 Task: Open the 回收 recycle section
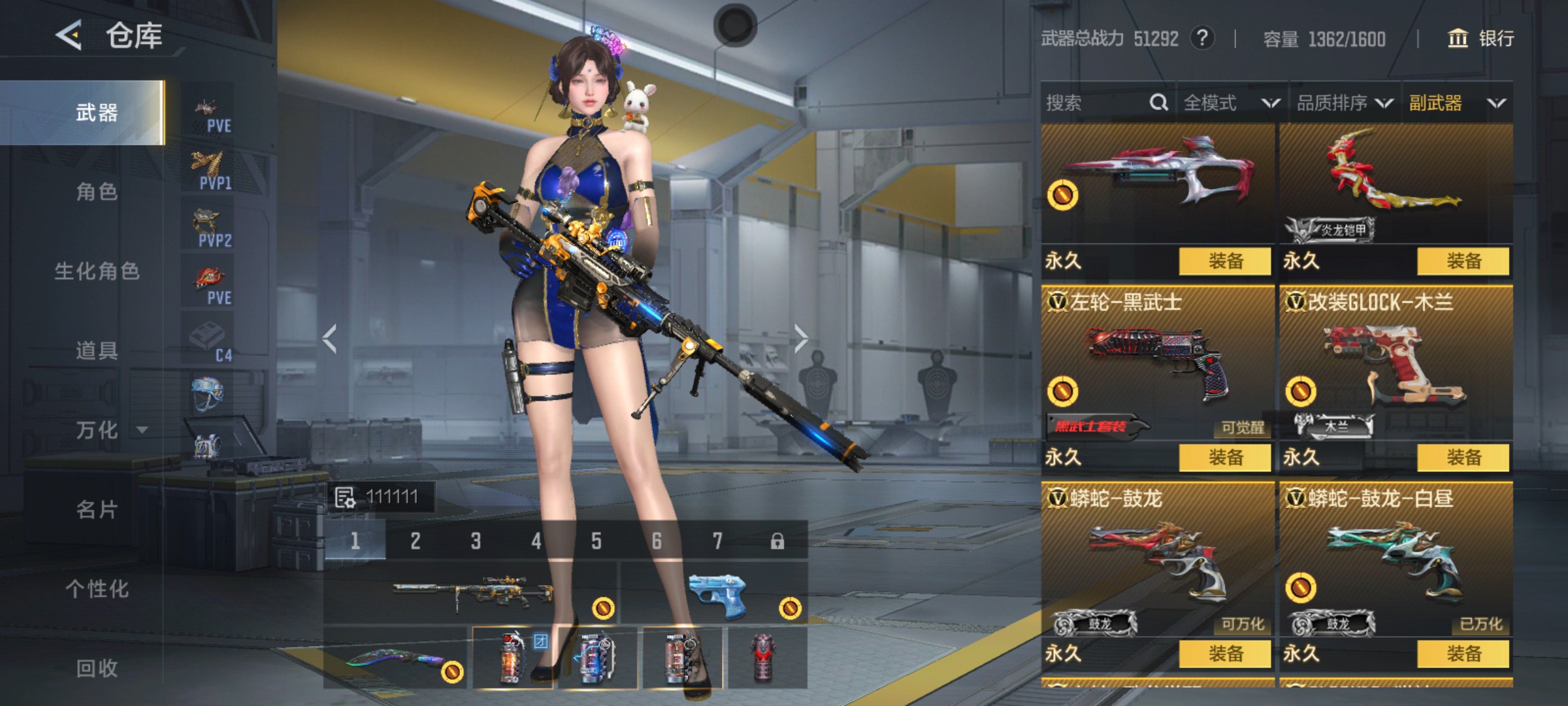pos(97,668)
